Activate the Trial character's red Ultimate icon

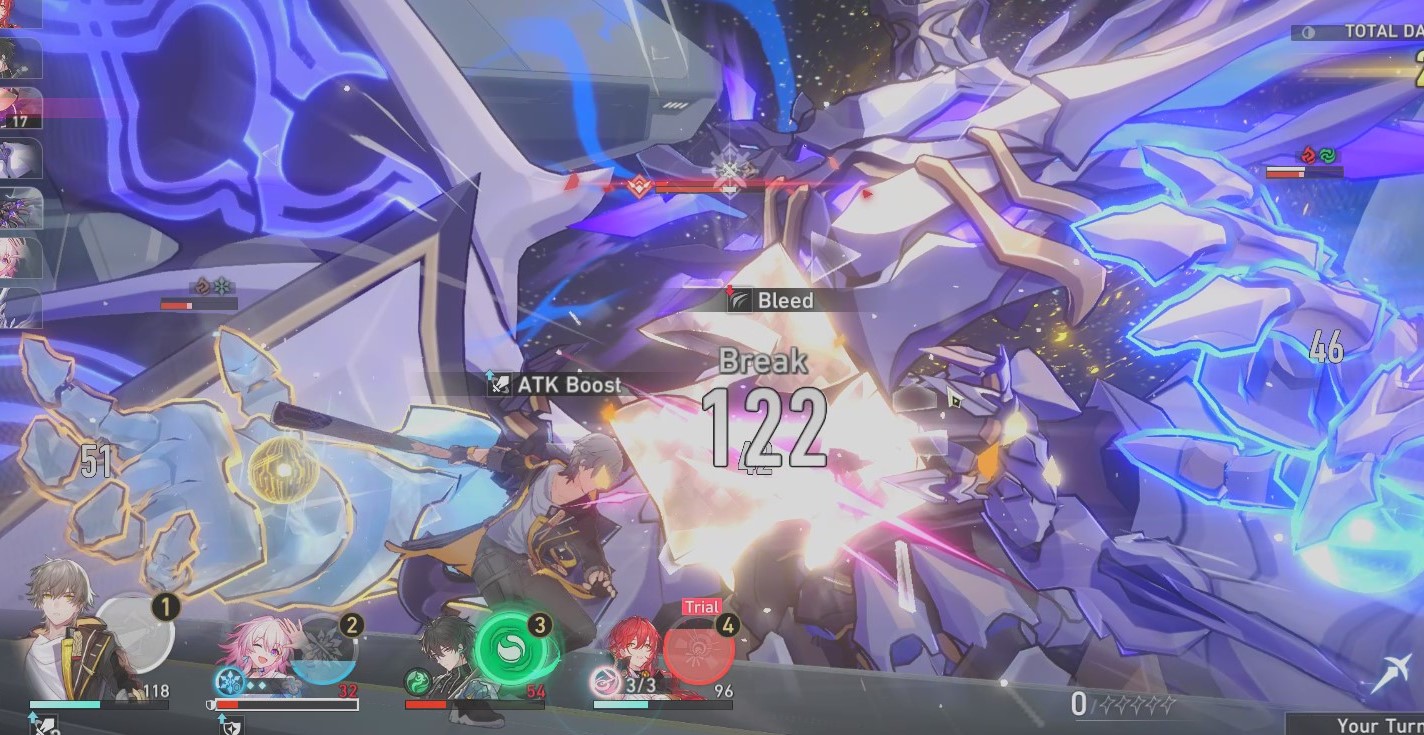tap(697, 648)
